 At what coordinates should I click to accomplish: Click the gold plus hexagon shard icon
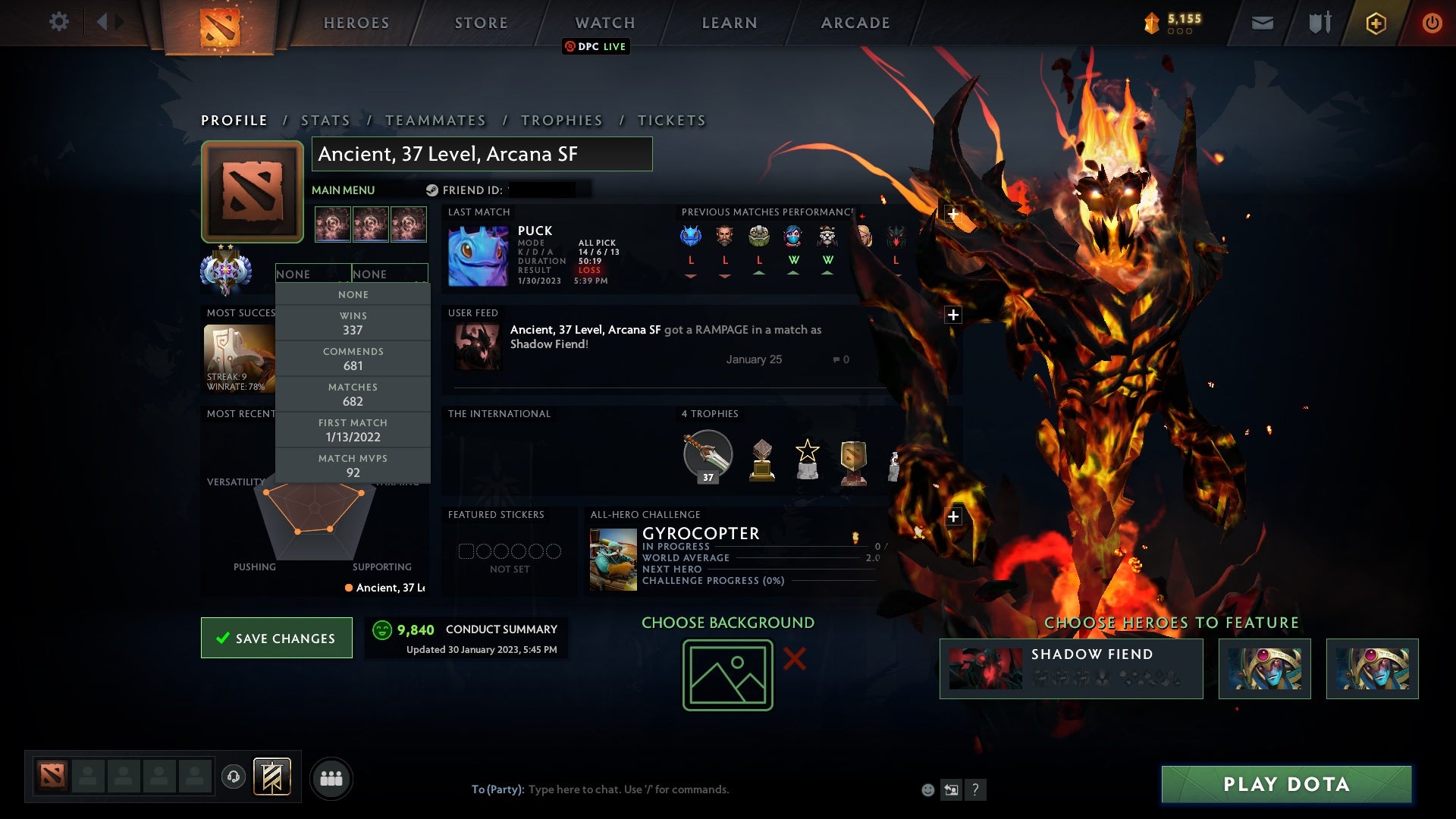pyautogui.click(x=1376, y=23)
